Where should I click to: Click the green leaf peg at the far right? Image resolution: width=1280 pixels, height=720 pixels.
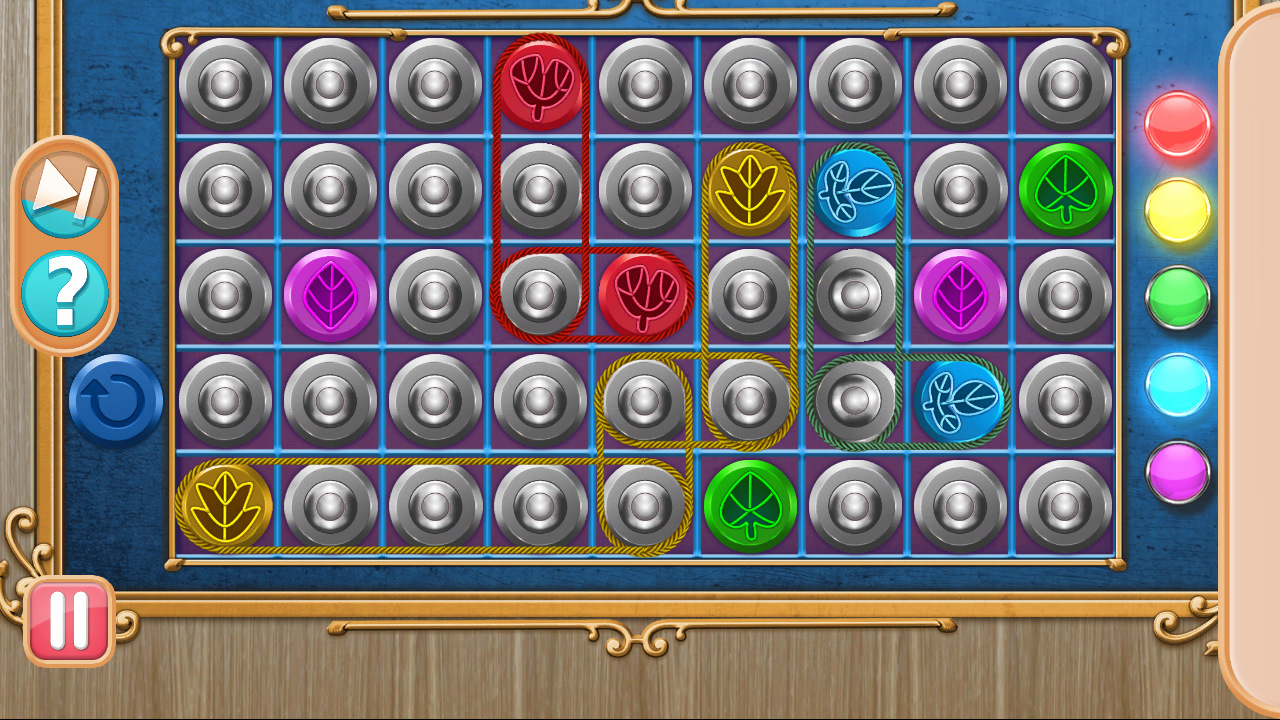(x=1068, y=190)
